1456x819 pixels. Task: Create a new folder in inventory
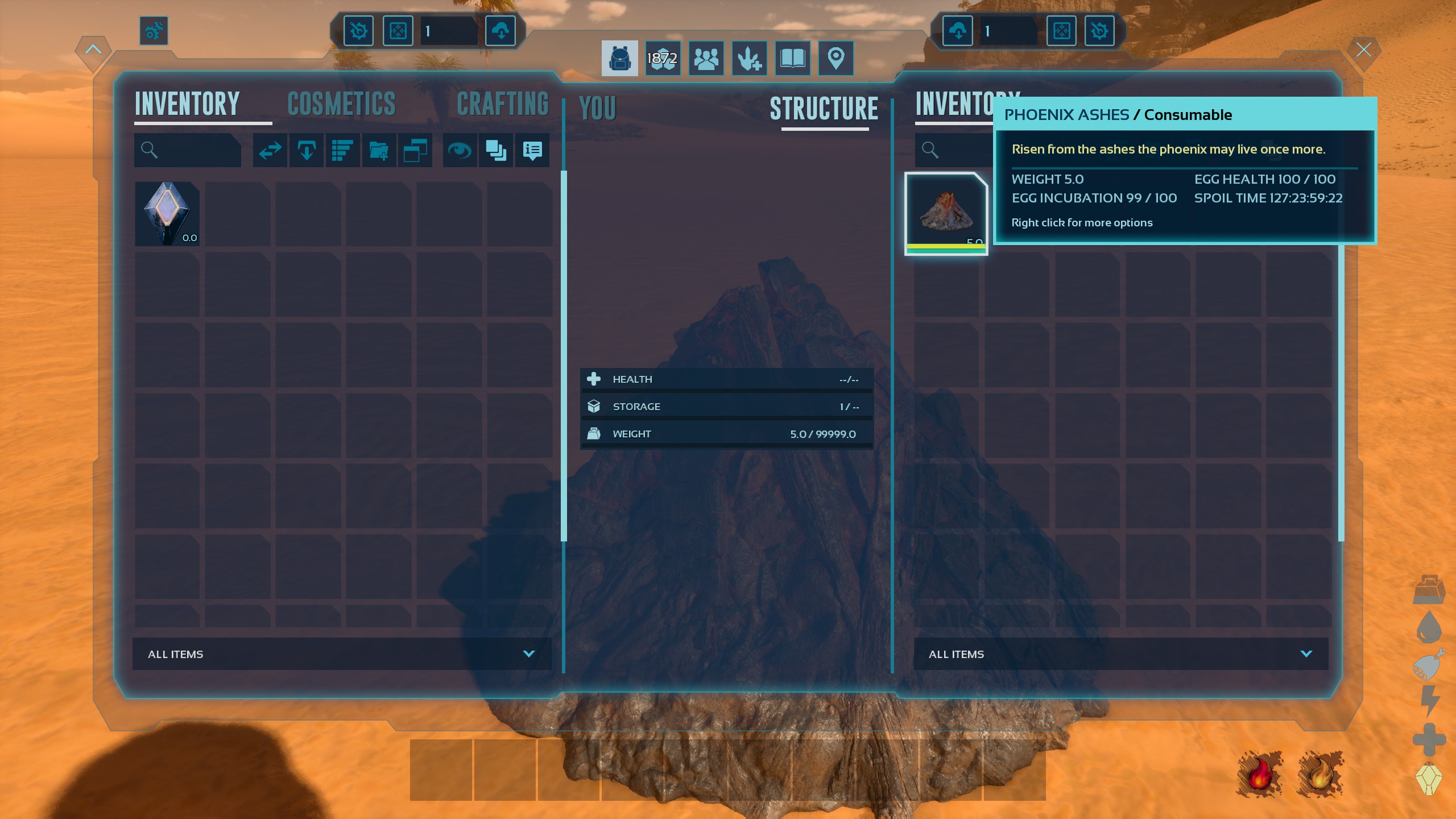coord(378,151)
